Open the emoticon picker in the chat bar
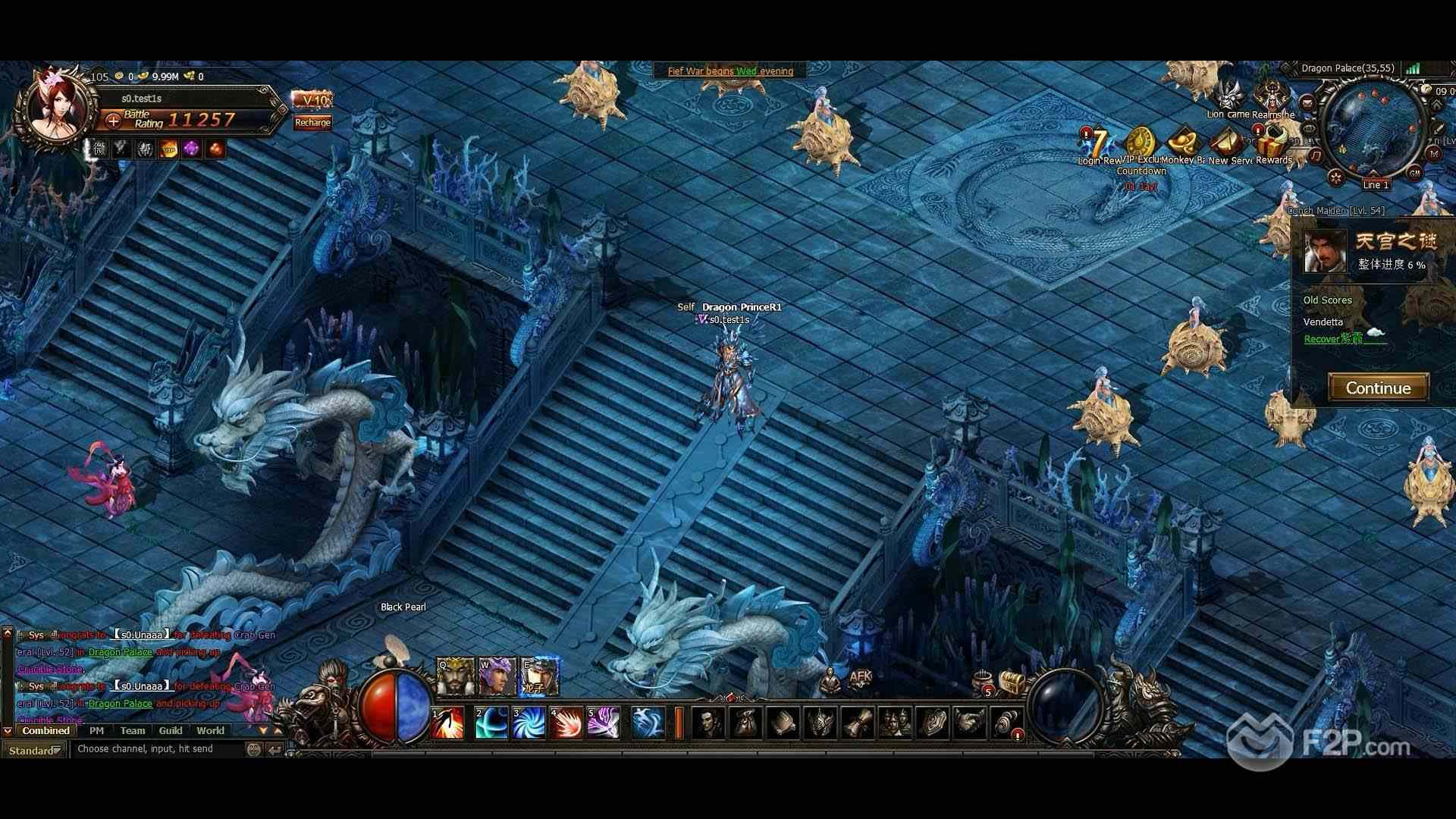This screenshot has width=1456, height=819. pos(253,748)
